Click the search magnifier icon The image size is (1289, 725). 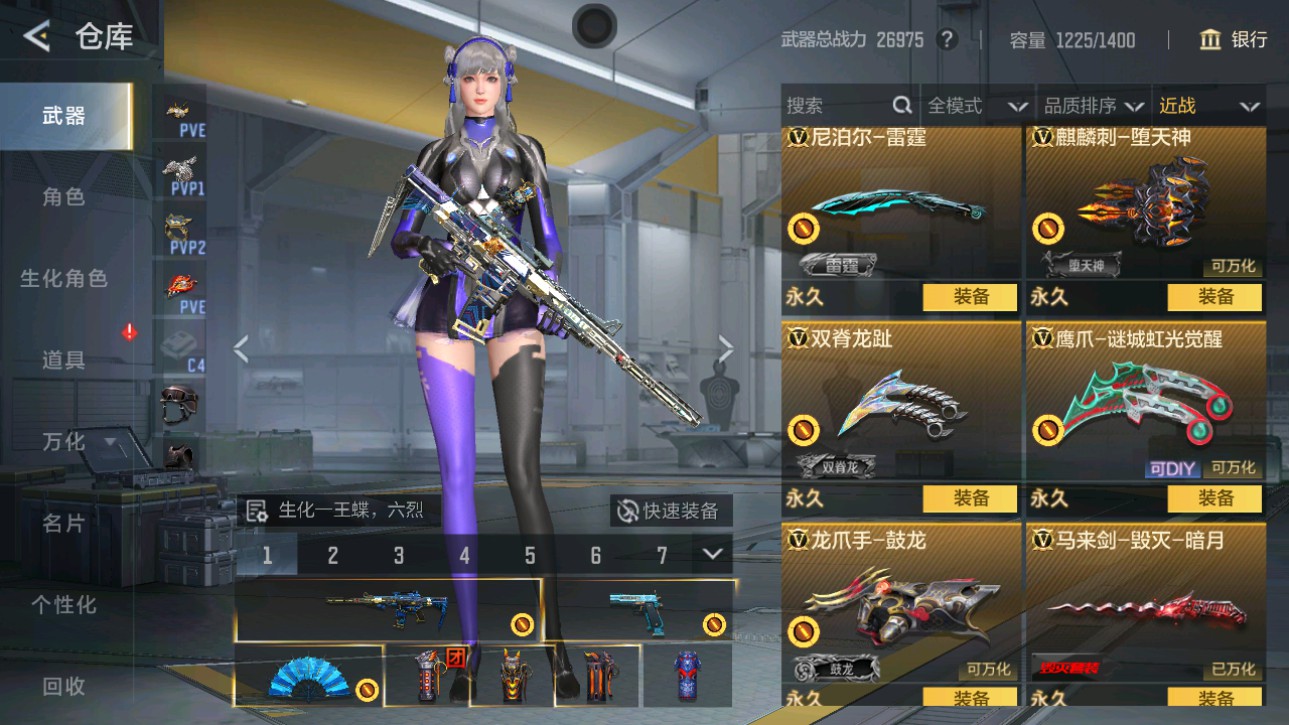click(x=901, y=104)
